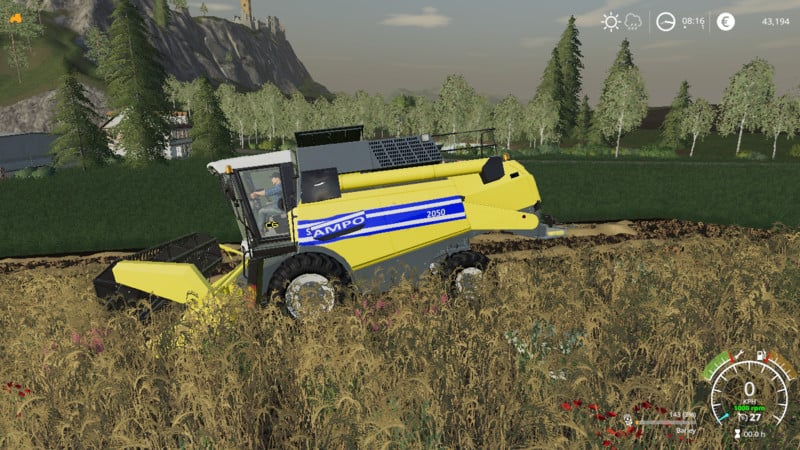Click the clock icon beside the time
Screen dimensions: 800x450
point(665,22)
